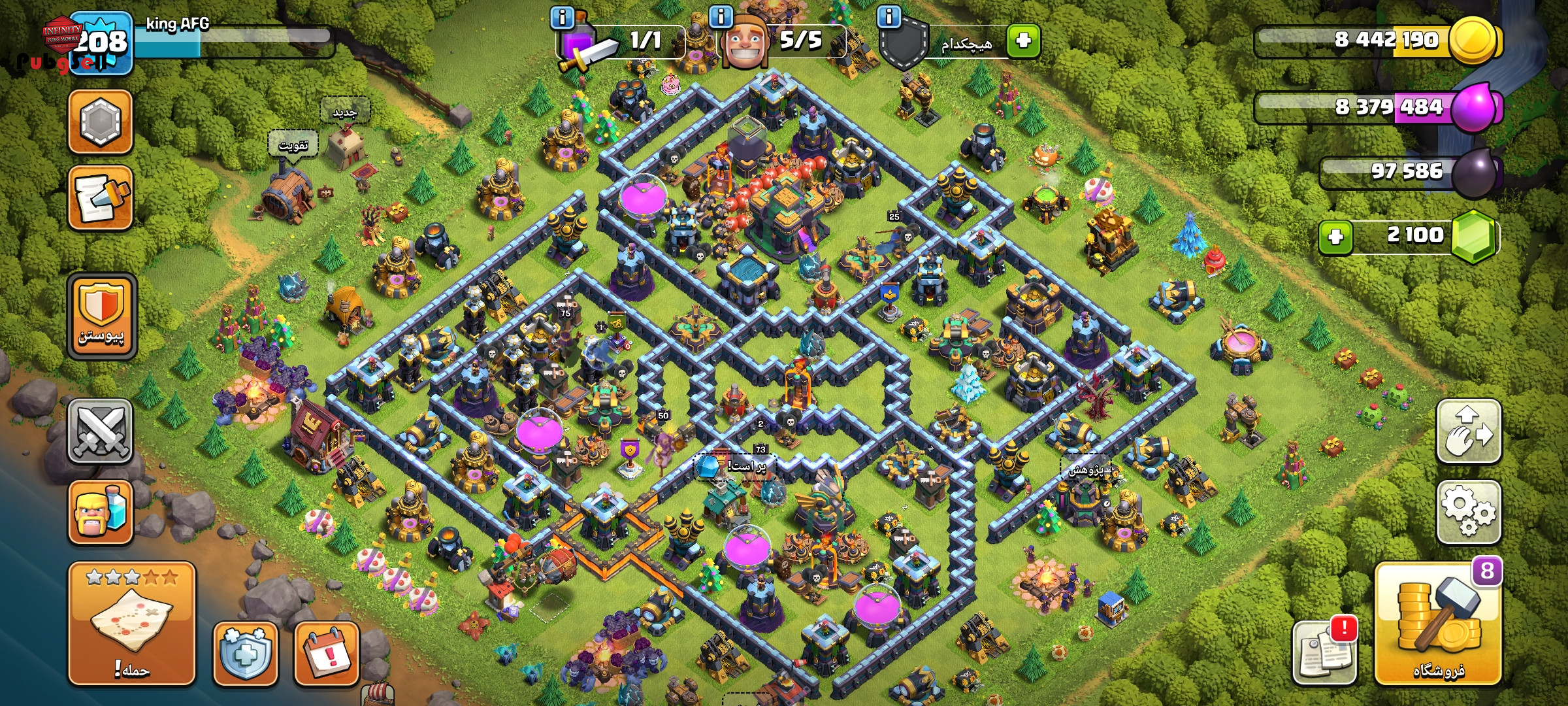This screenshot has height=706, width=1568.
Task: Tap the Attack map button
Action: tap(132, 624)
